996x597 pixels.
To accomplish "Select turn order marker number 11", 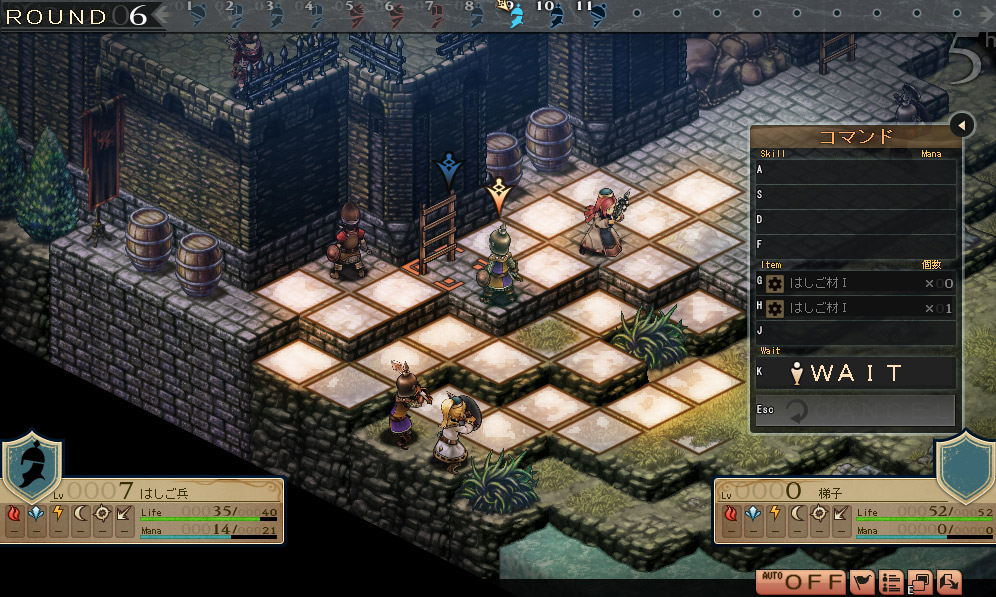I will (x=596, y=15).
